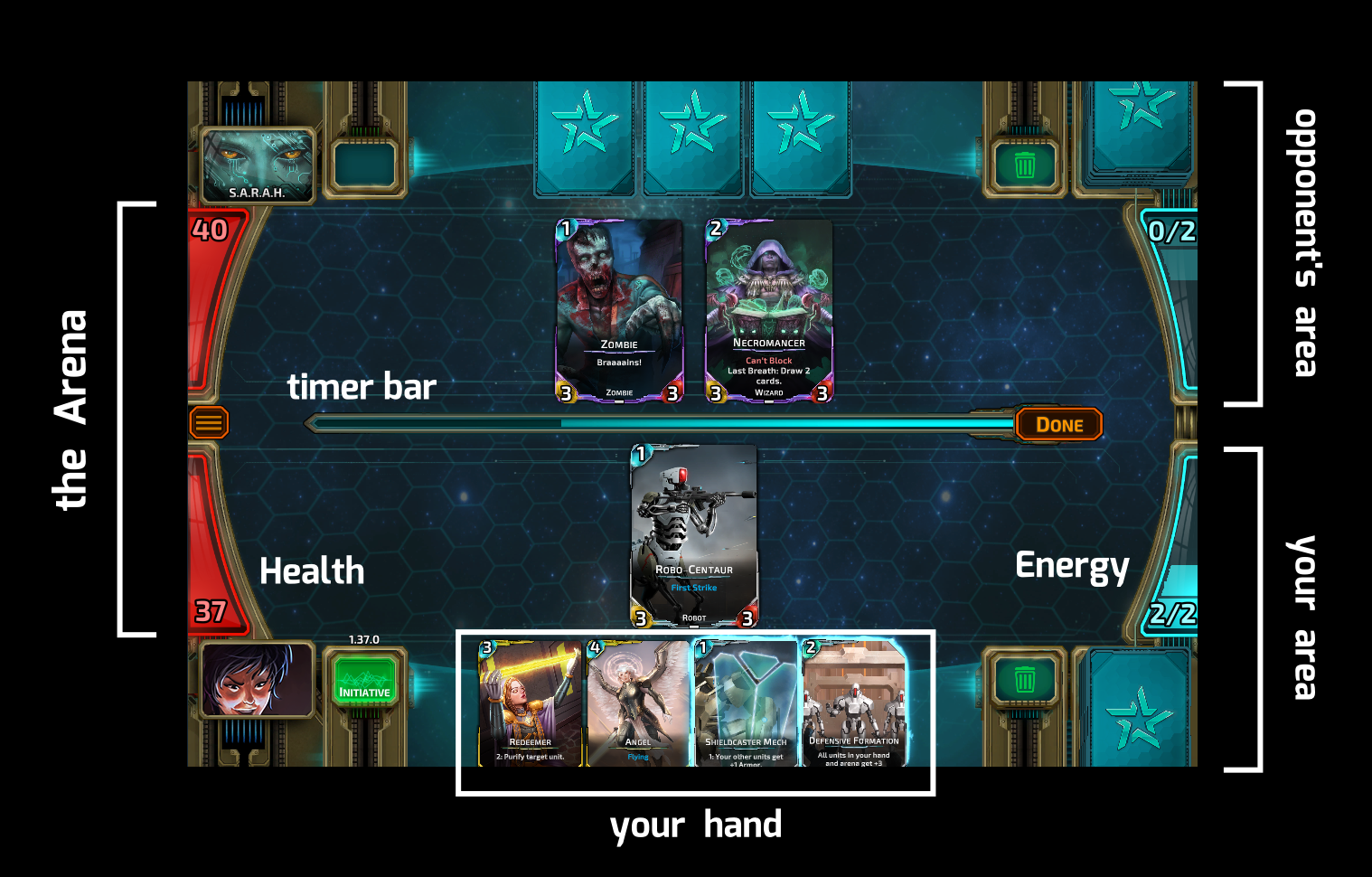Image resolution: width=1372 pixels, height=877 pixels.
Task: Open the opponent's discard pile trash icon
Action: click(1024, 165)
